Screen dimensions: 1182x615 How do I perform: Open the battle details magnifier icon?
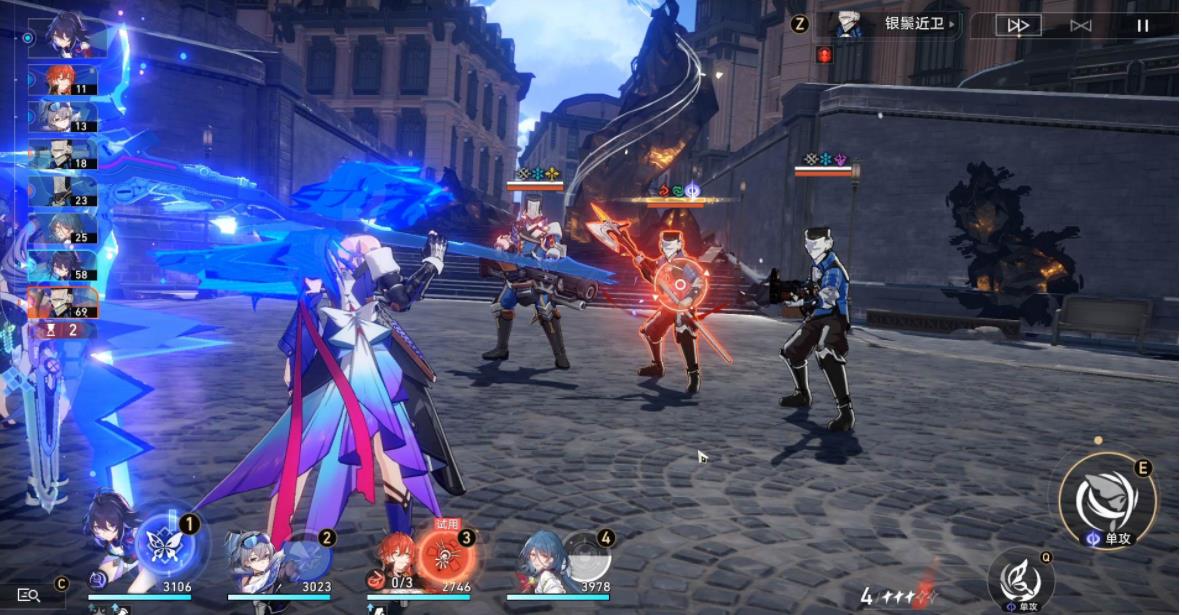(28, 595)
